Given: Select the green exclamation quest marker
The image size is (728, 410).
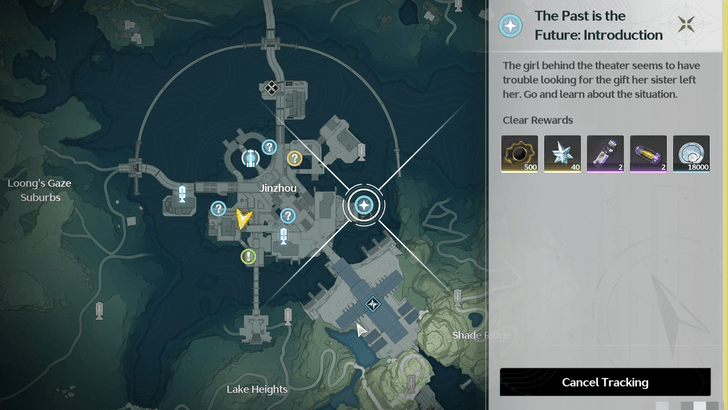Looking at the screenshot, I should (x=248, y=257).
